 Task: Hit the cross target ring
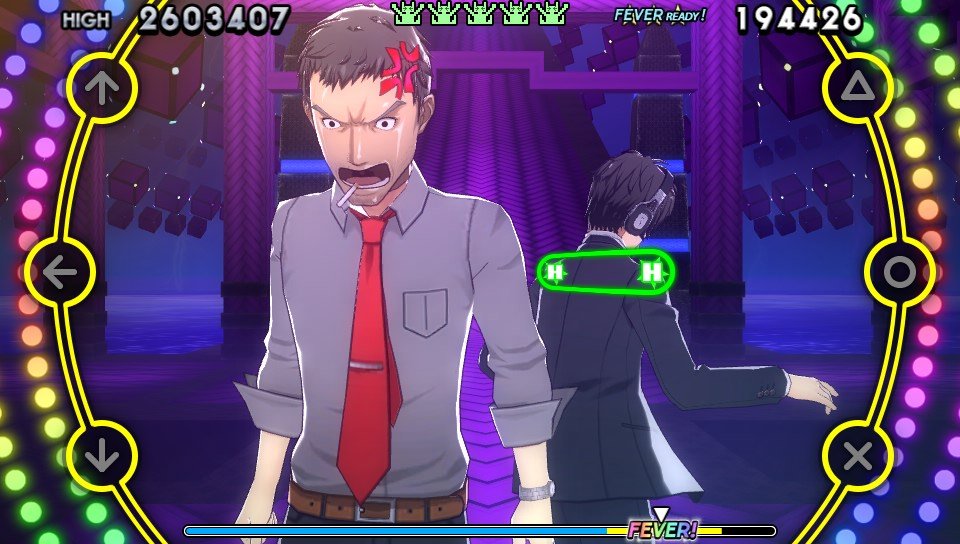(858, 457)
